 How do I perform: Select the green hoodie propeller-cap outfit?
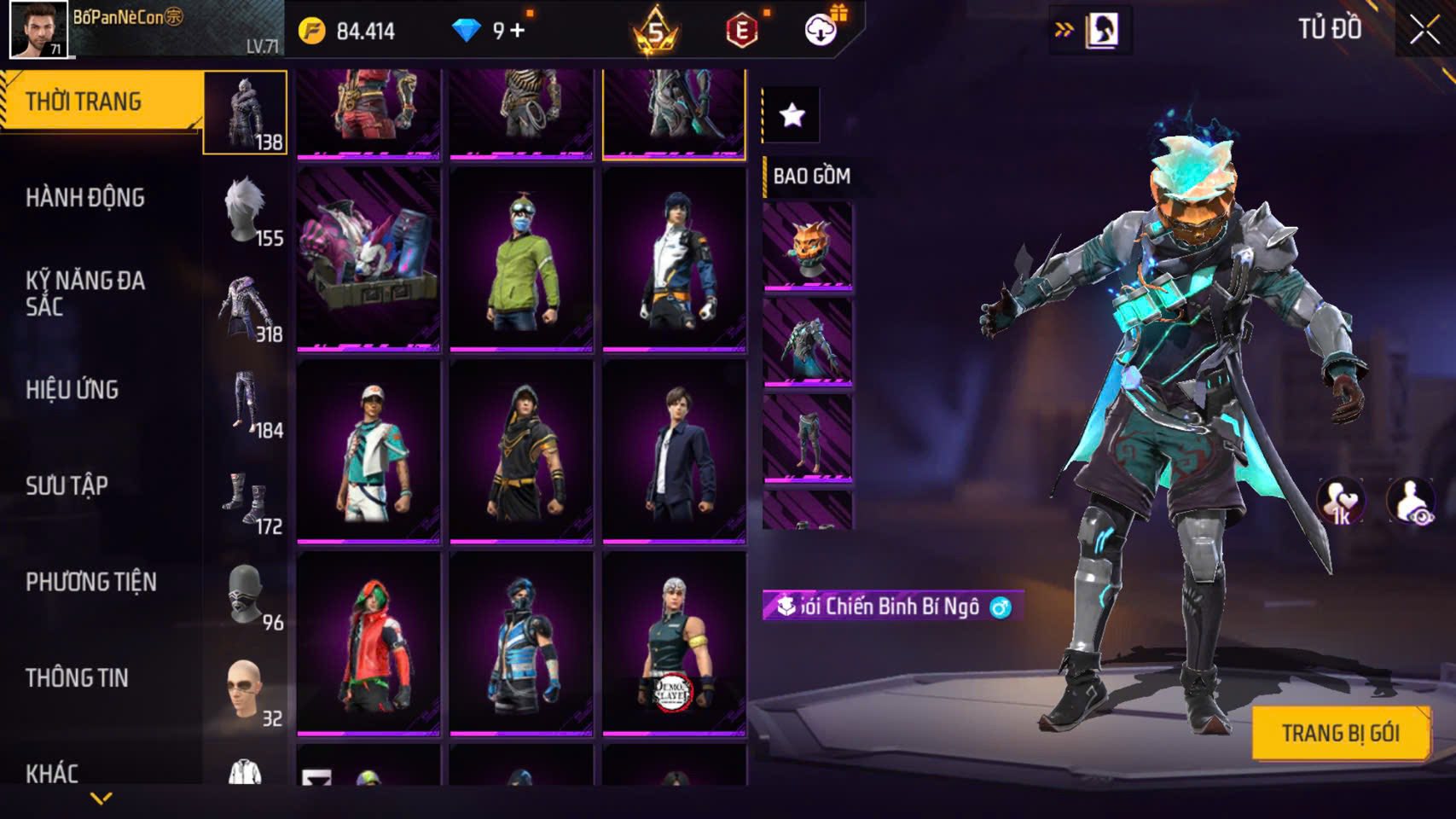tap(521, 259)
